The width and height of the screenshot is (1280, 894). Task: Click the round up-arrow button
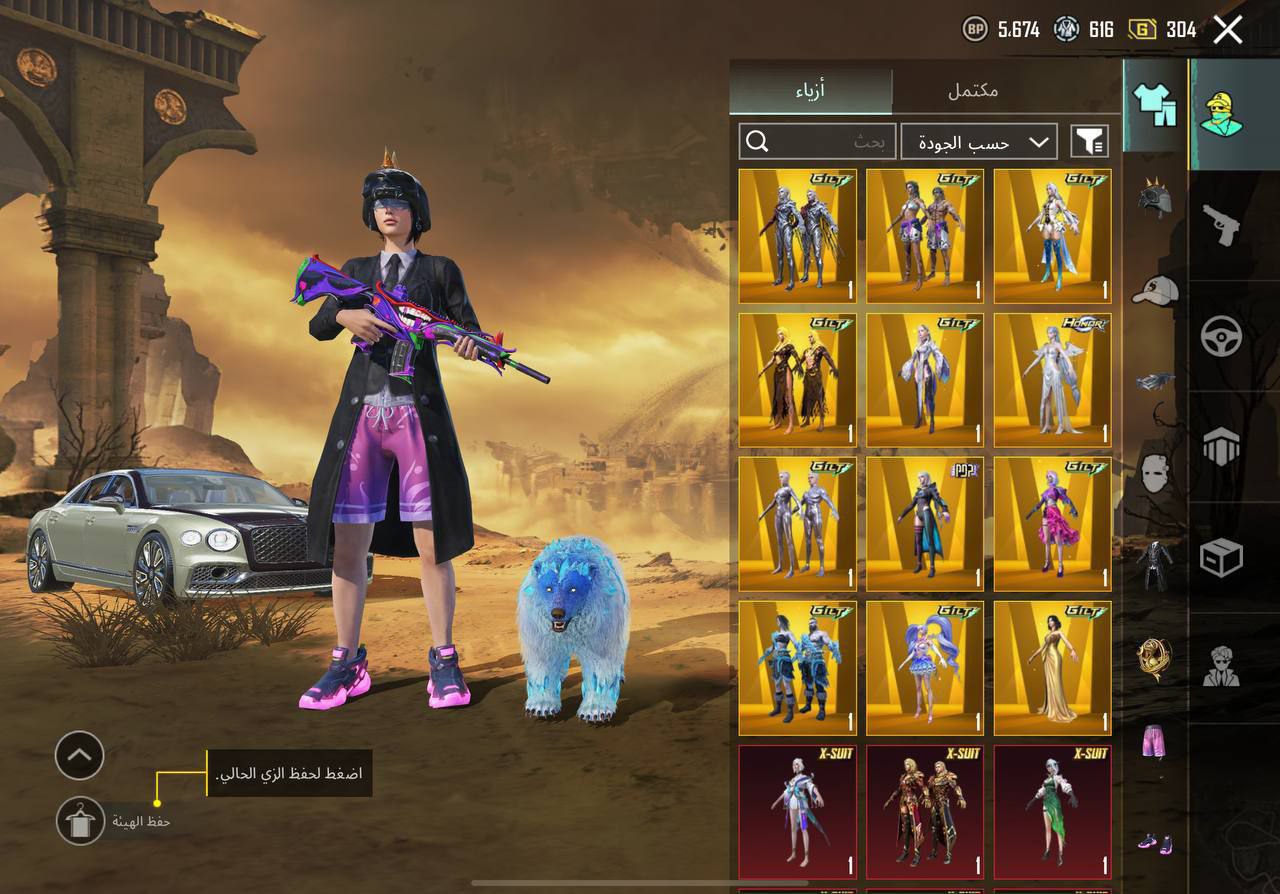point(80,755)
